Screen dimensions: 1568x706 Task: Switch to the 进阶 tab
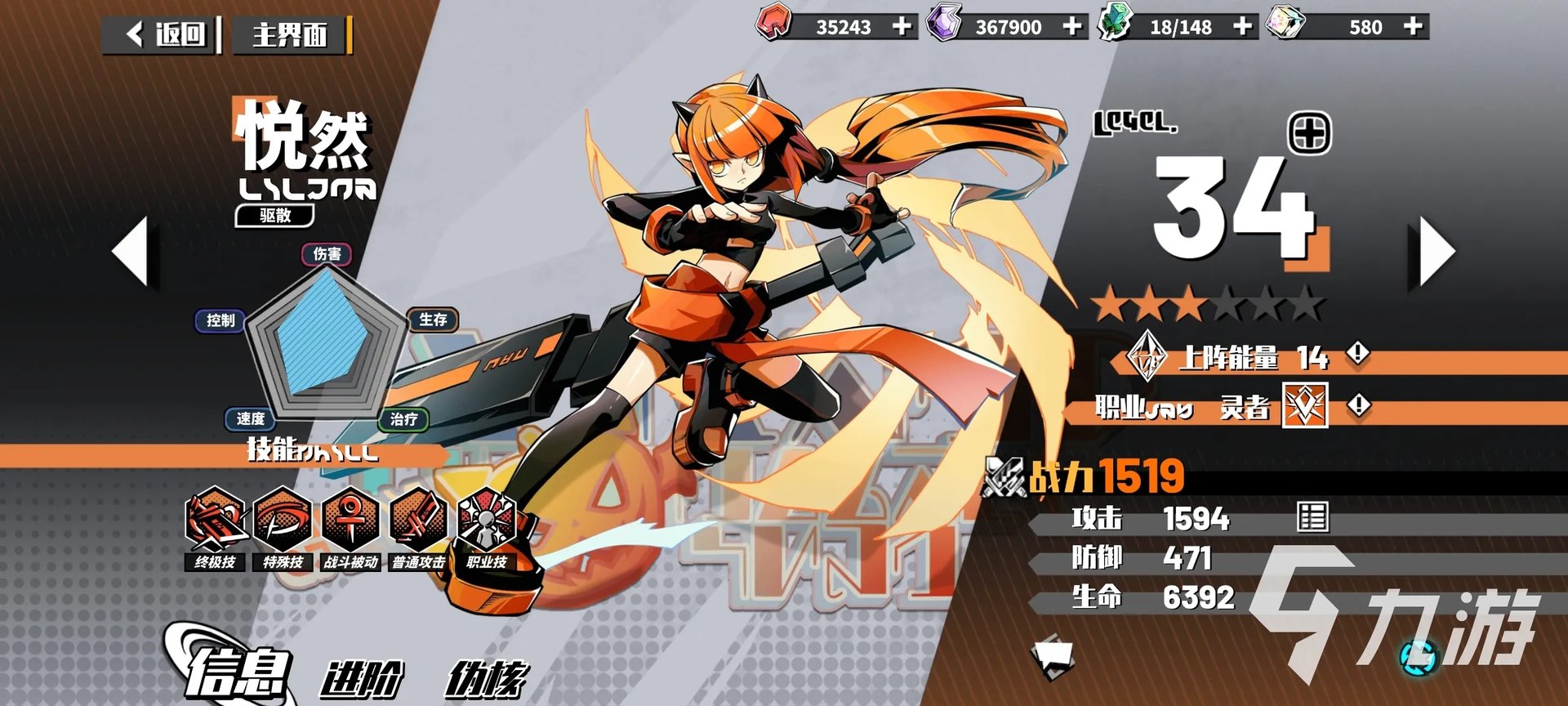coord(362,678)
